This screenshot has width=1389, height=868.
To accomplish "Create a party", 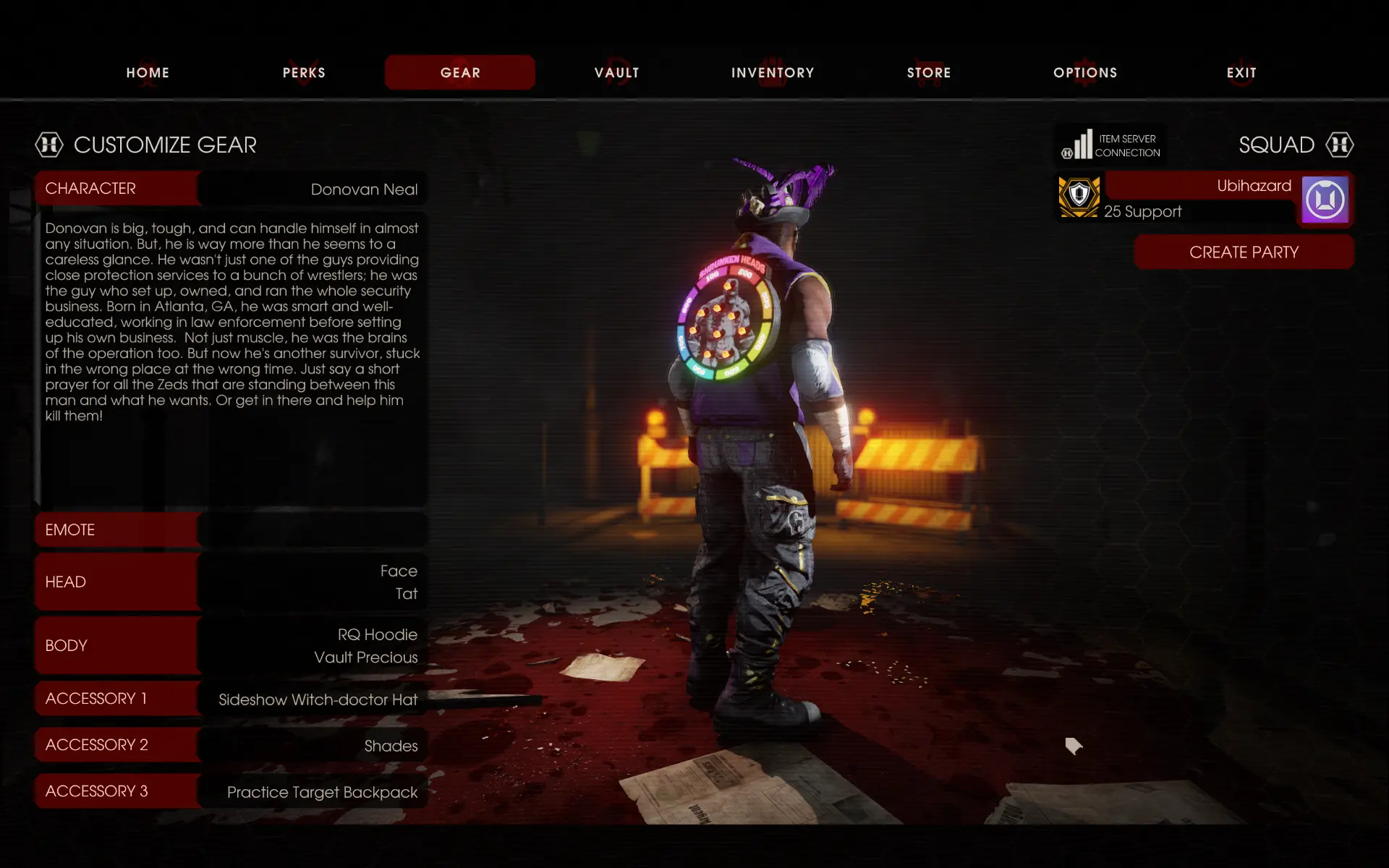I will point(1244,252).
